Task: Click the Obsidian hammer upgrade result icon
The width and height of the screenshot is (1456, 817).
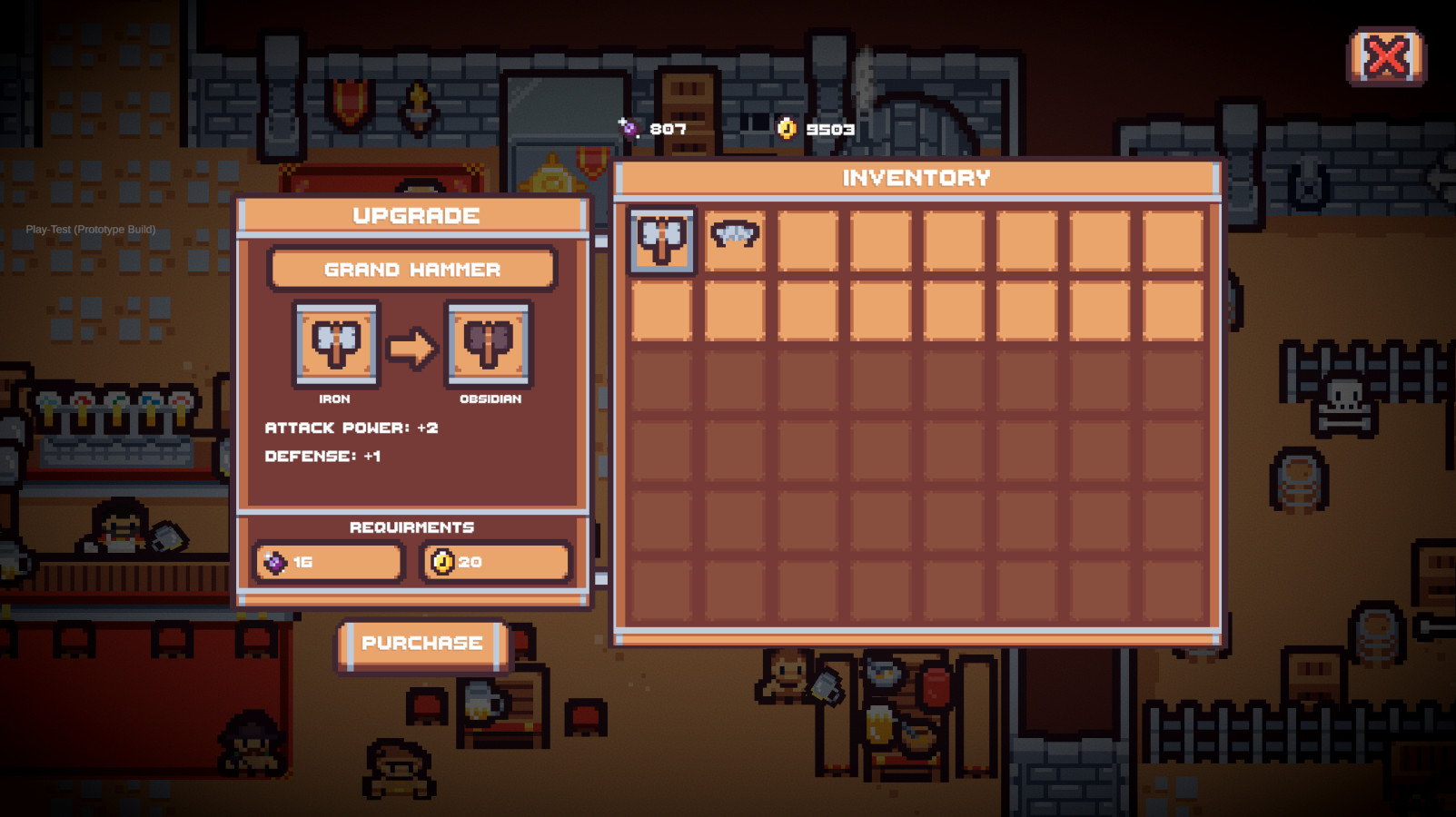Action: [x=489, y=345]
